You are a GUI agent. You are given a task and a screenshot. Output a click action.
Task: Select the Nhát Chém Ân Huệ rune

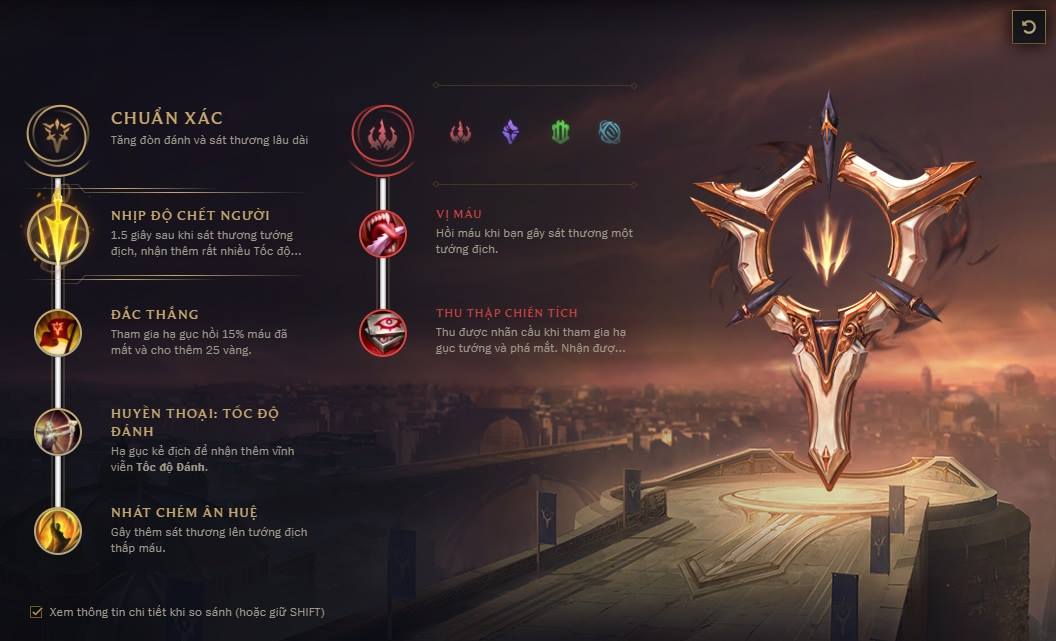coord(58,530)
